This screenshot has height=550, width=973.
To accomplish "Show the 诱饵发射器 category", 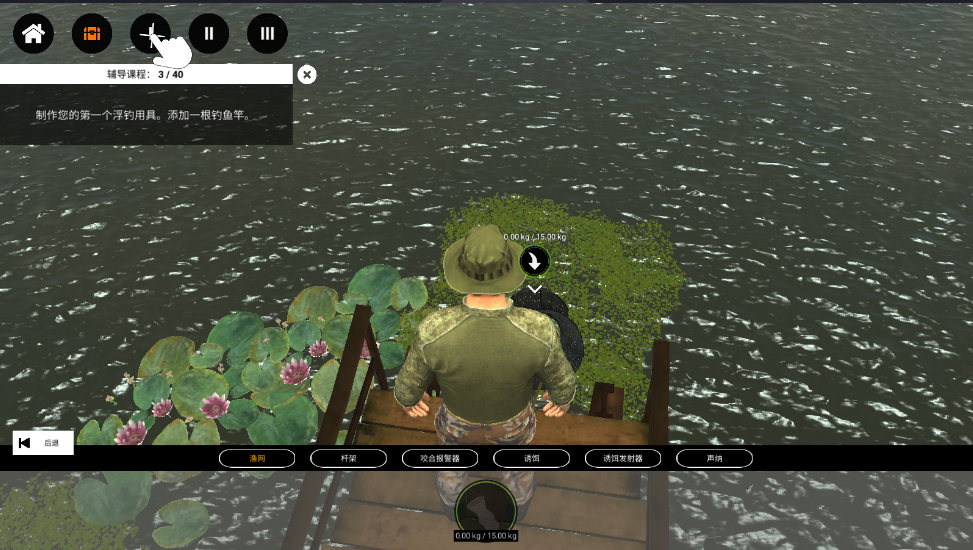I will tap(623, 458).
